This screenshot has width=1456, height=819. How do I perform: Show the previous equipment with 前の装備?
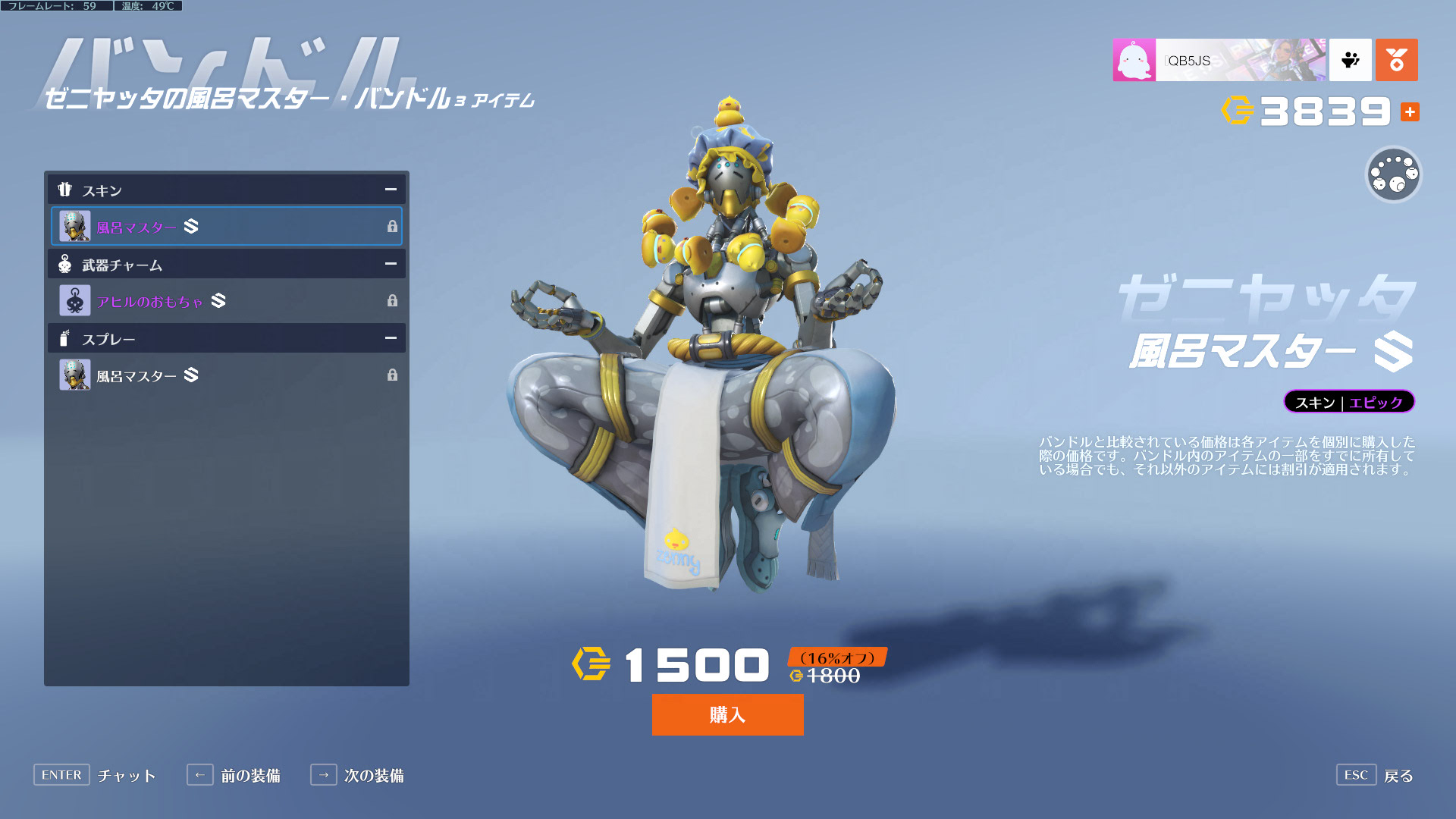[234, 775]
